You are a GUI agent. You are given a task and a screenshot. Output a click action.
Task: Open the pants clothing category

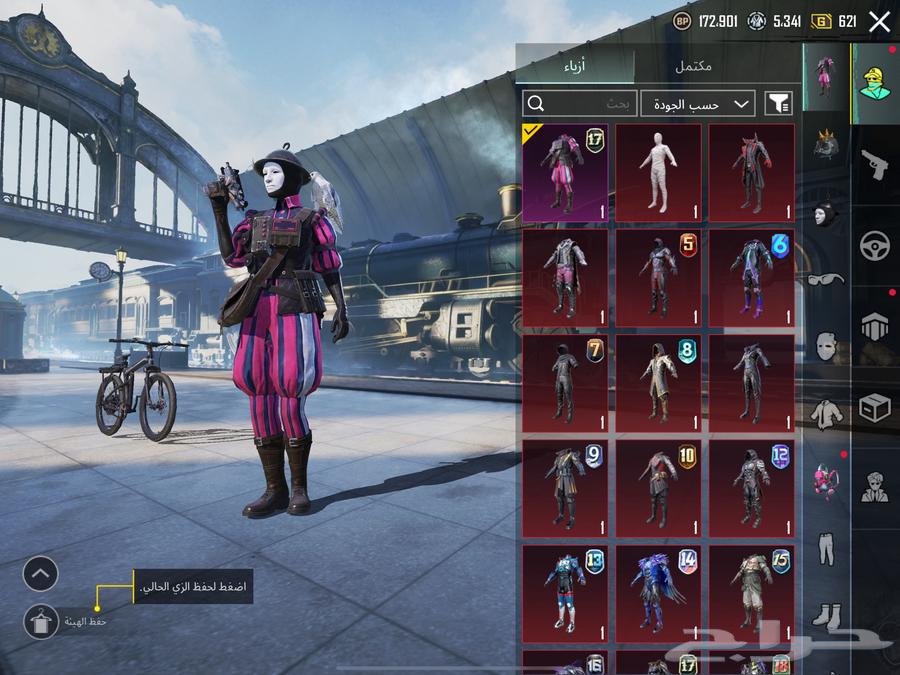pyautogui.click(x=826, y=548)
